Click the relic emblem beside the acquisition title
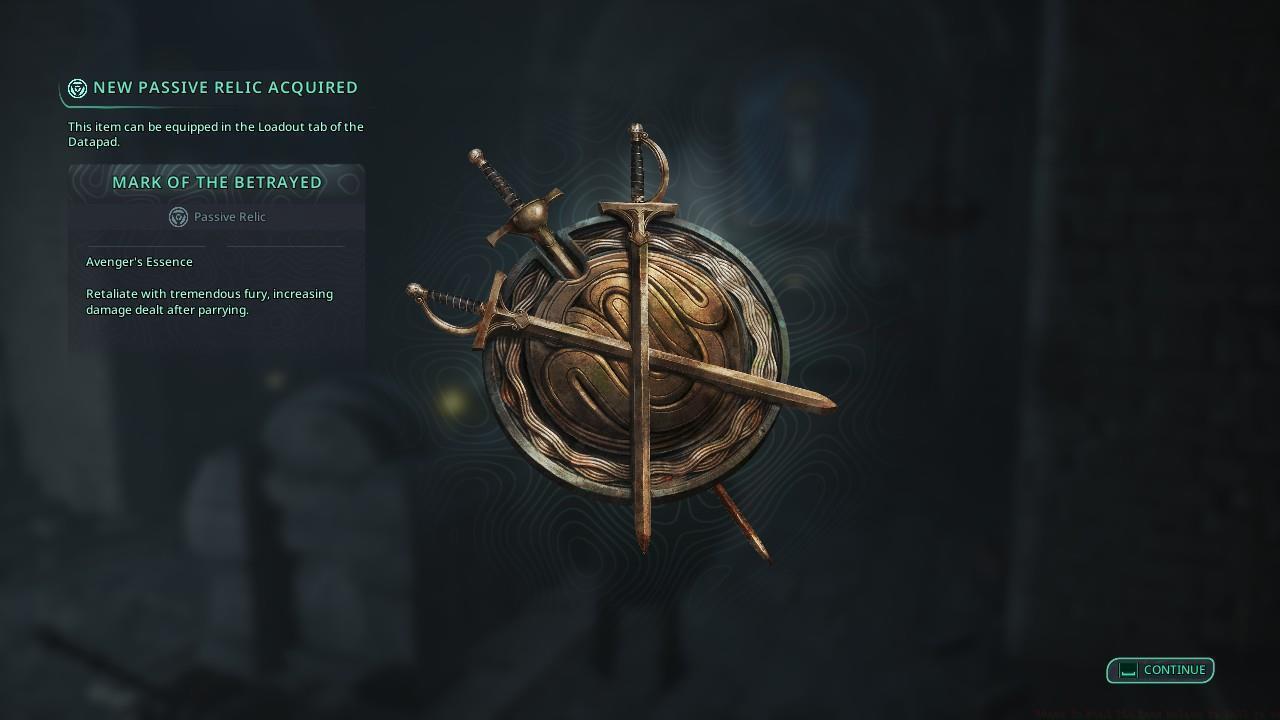Viewport: 1280px width, 720px height. click(76, 87)
